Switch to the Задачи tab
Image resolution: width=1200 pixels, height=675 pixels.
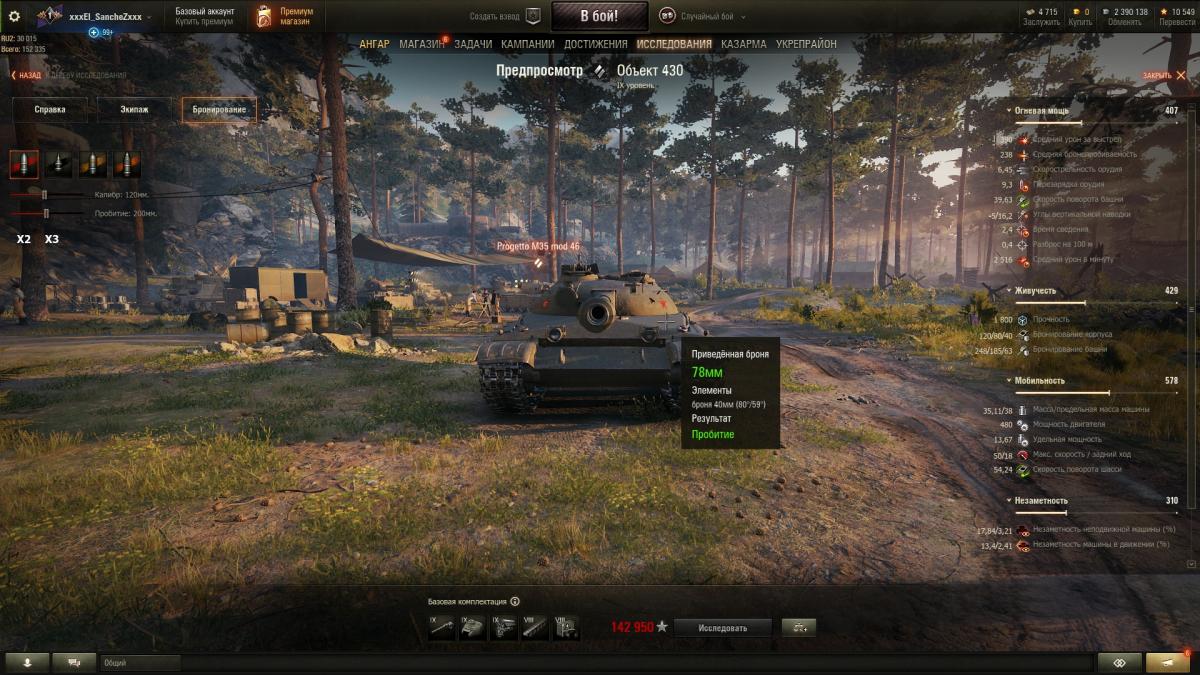pyautogui.click(x=473, y=44)
